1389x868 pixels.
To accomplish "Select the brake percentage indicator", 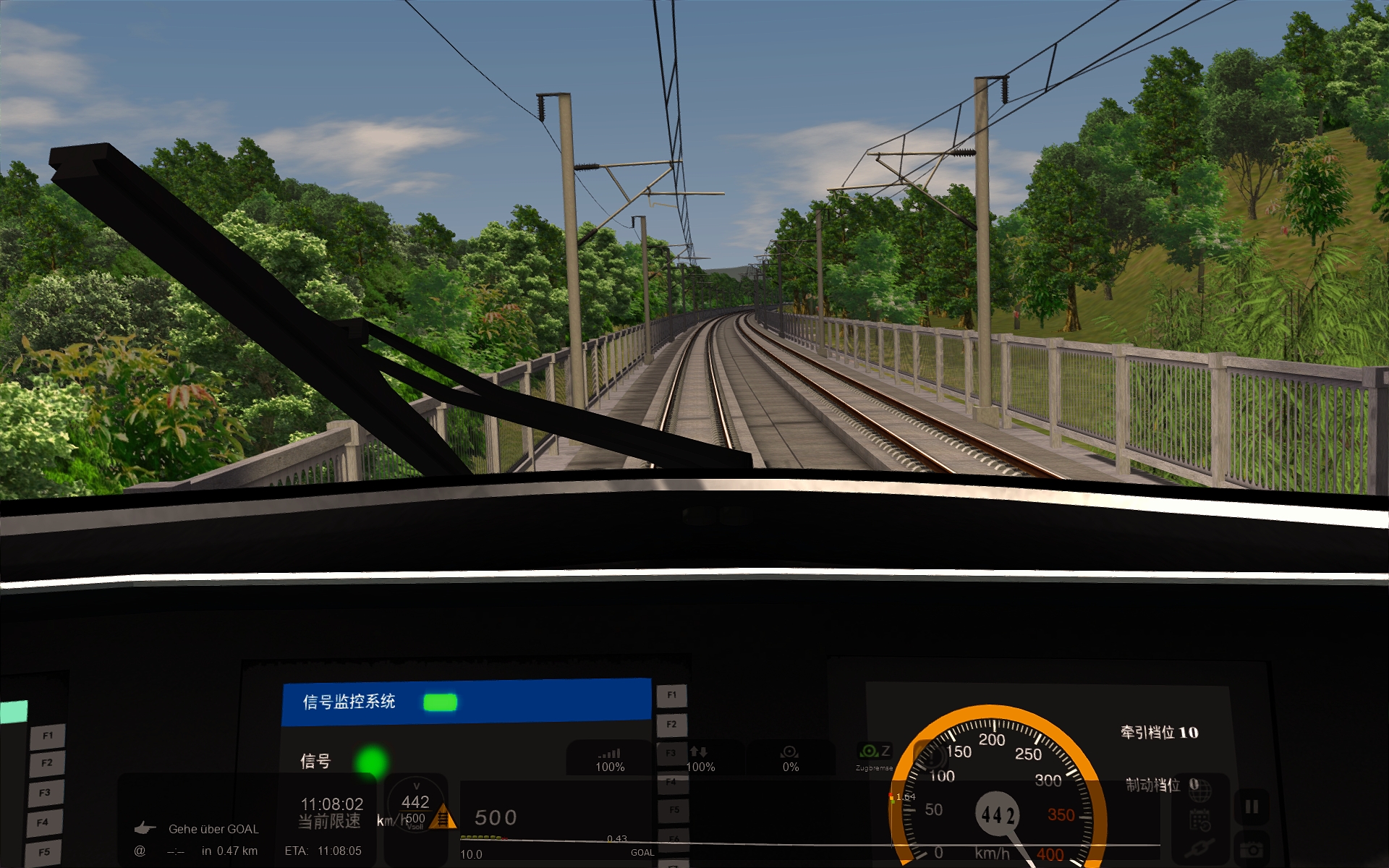I will click(791, 759).
